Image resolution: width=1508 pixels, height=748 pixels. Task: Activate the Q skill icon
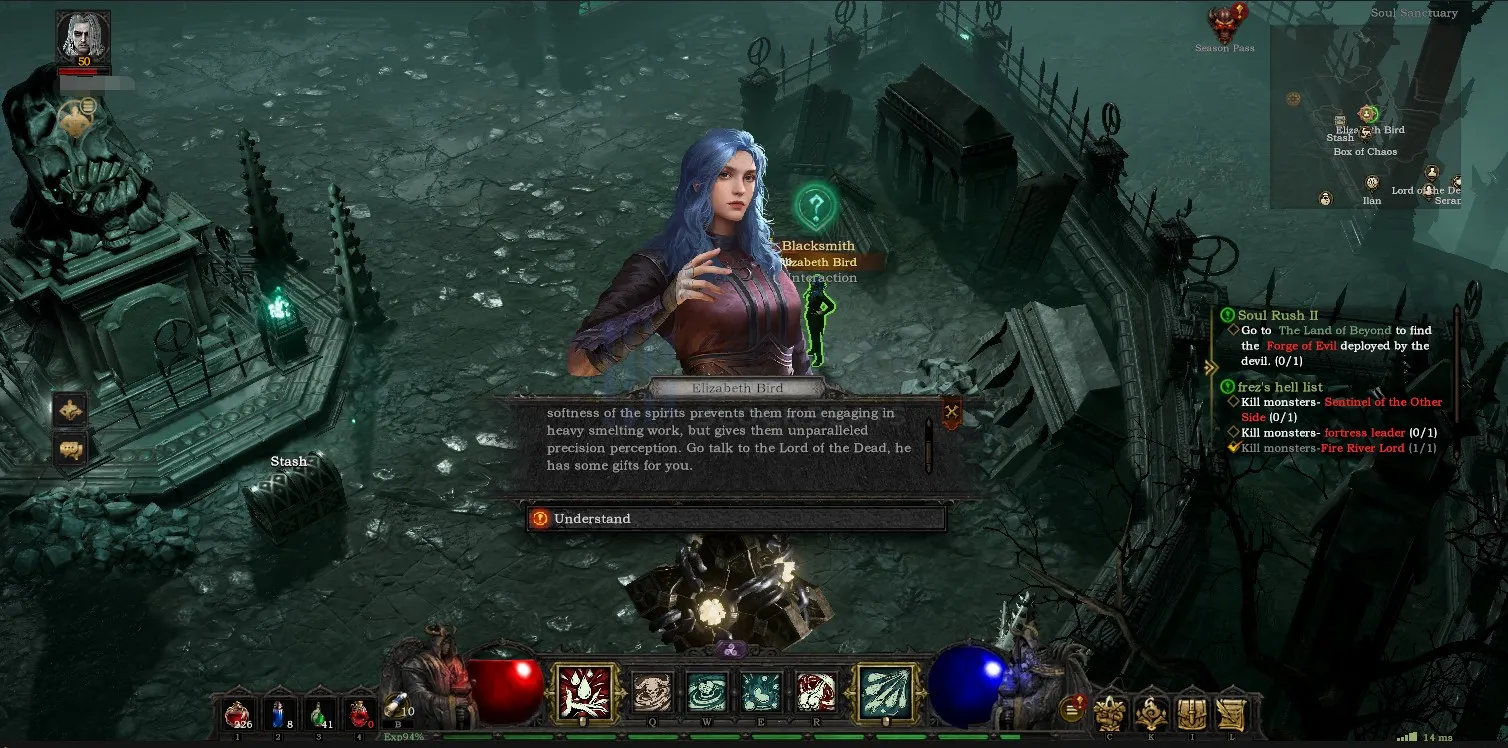(x=653, y=692)
